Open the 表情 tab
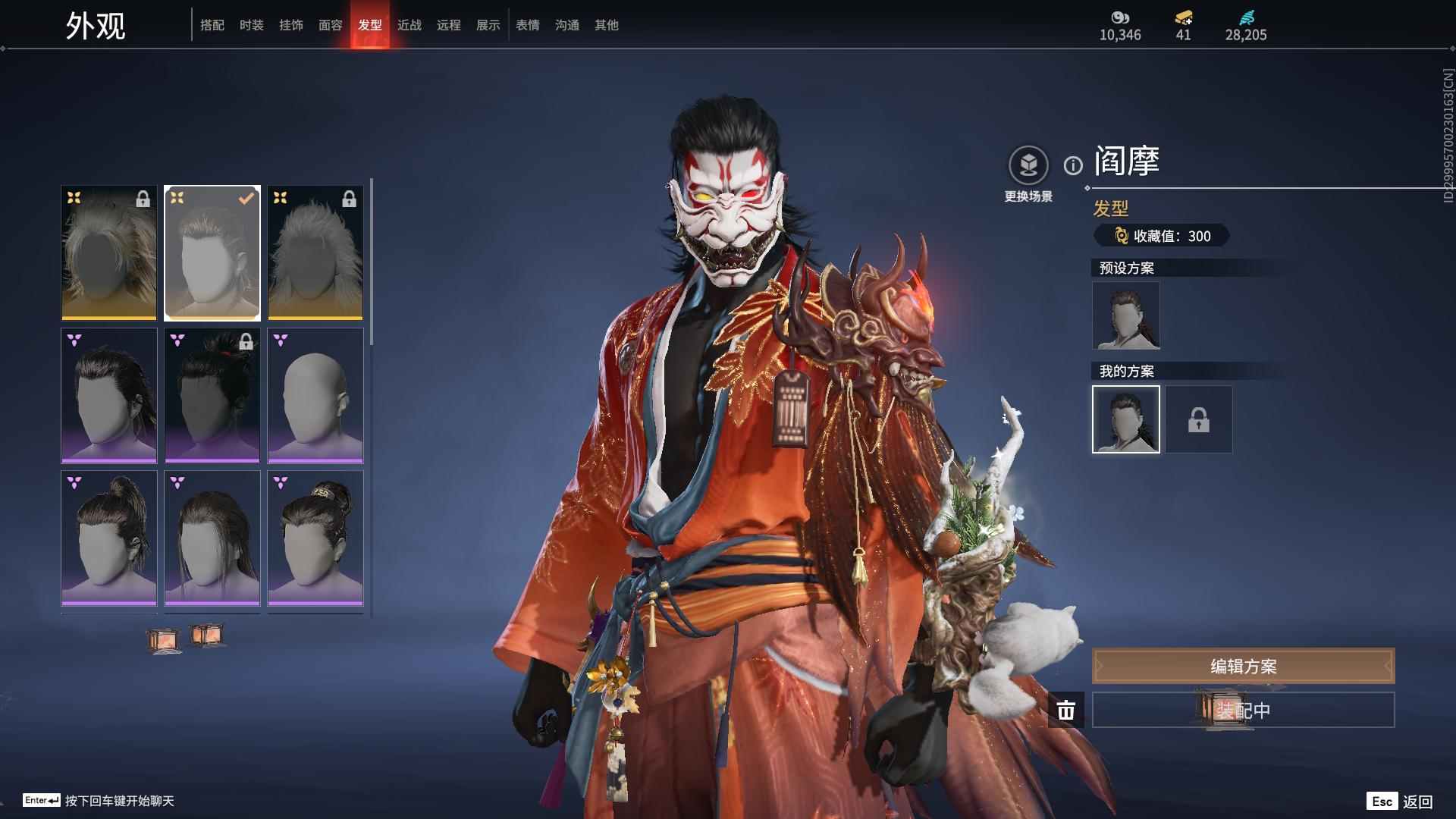The width and height of the screenshot is (1456, 819). coord(528,25)
